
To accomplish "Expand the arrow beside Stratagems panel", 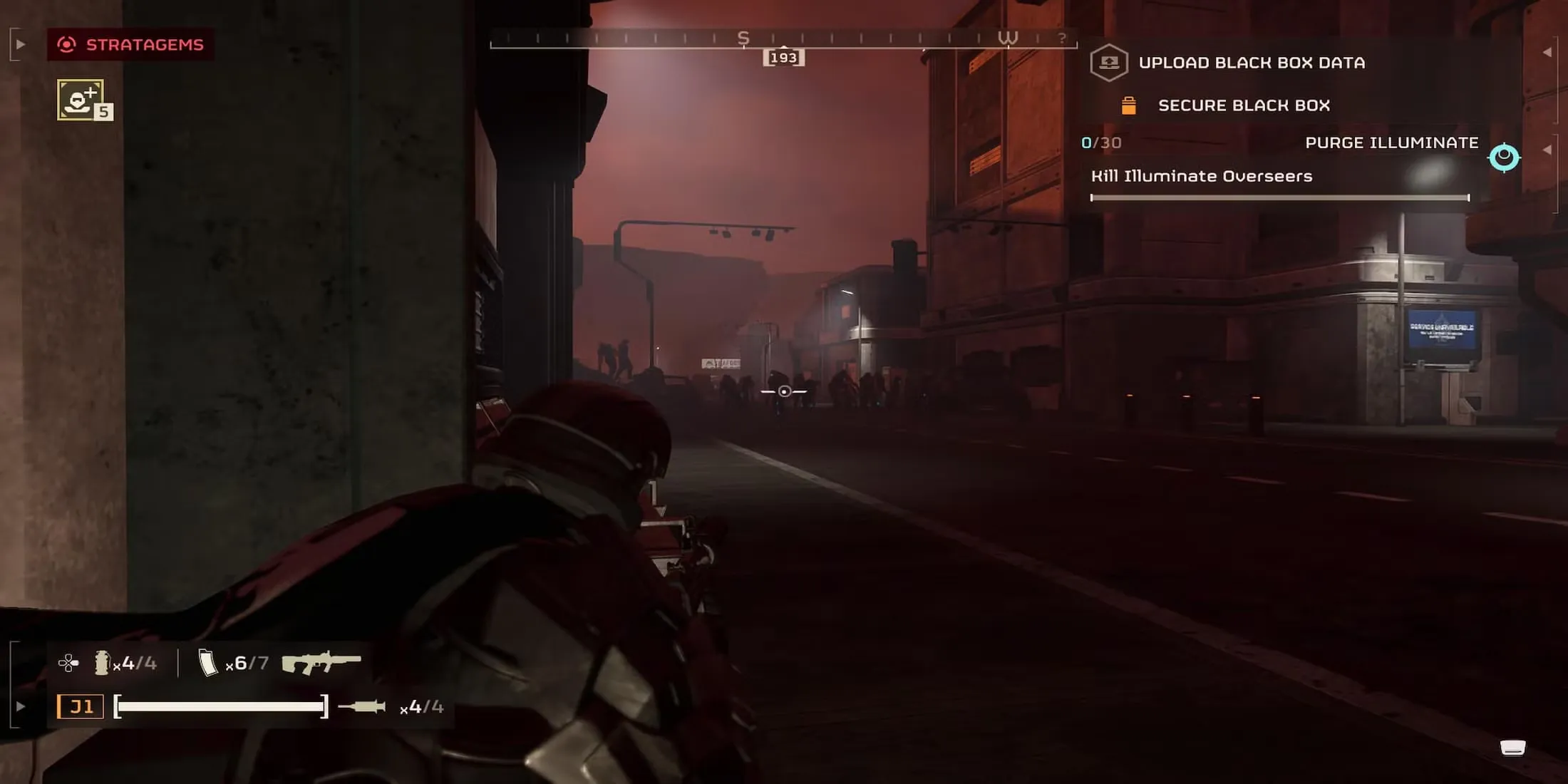I will point(21,45).
